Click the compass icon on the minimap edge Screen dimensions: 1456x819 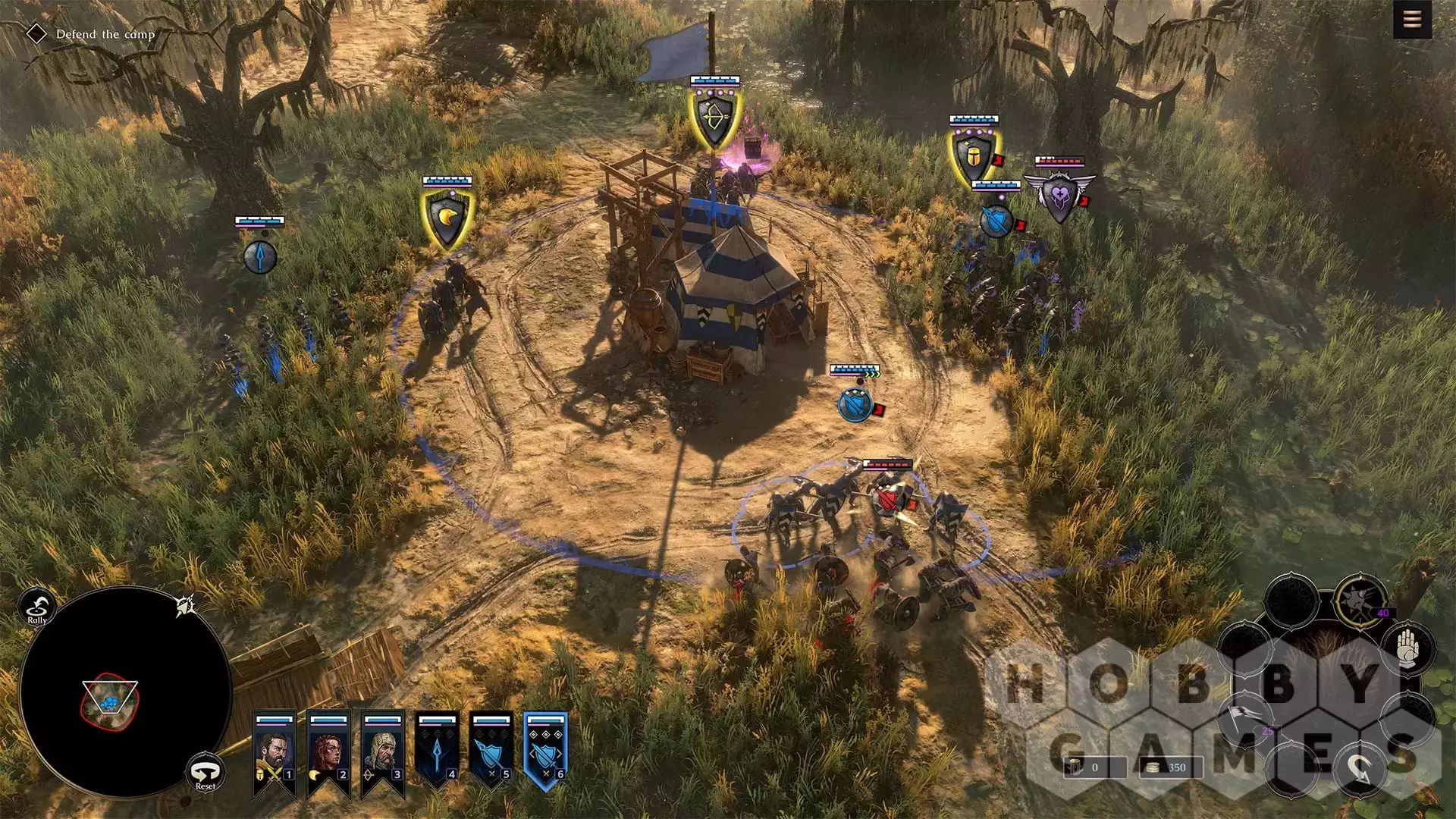tap(186, 605)
